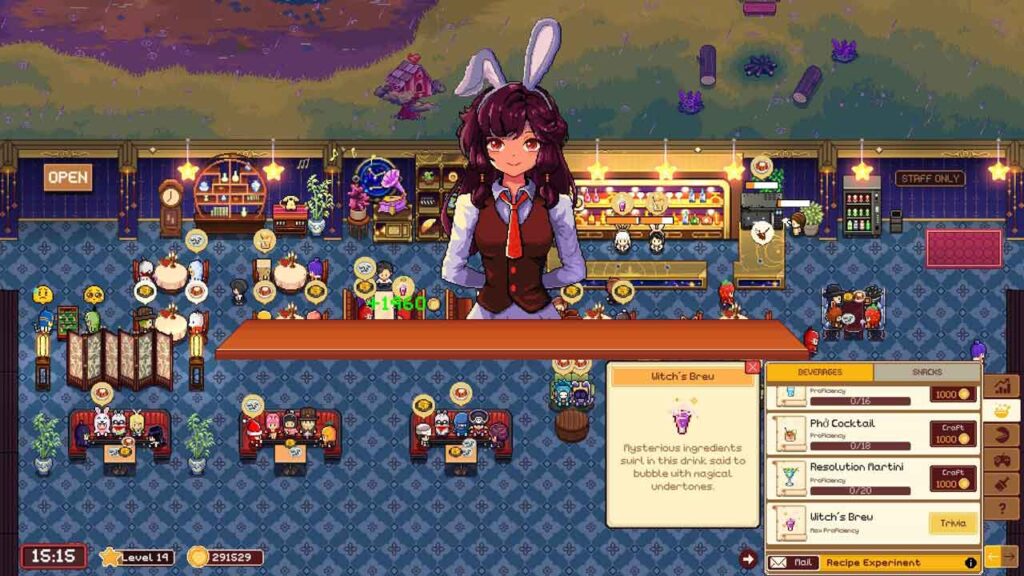This screenshot has height=576, width=1024.
Task: Open the question mark help tab
Action: (x=1001, y=508)
